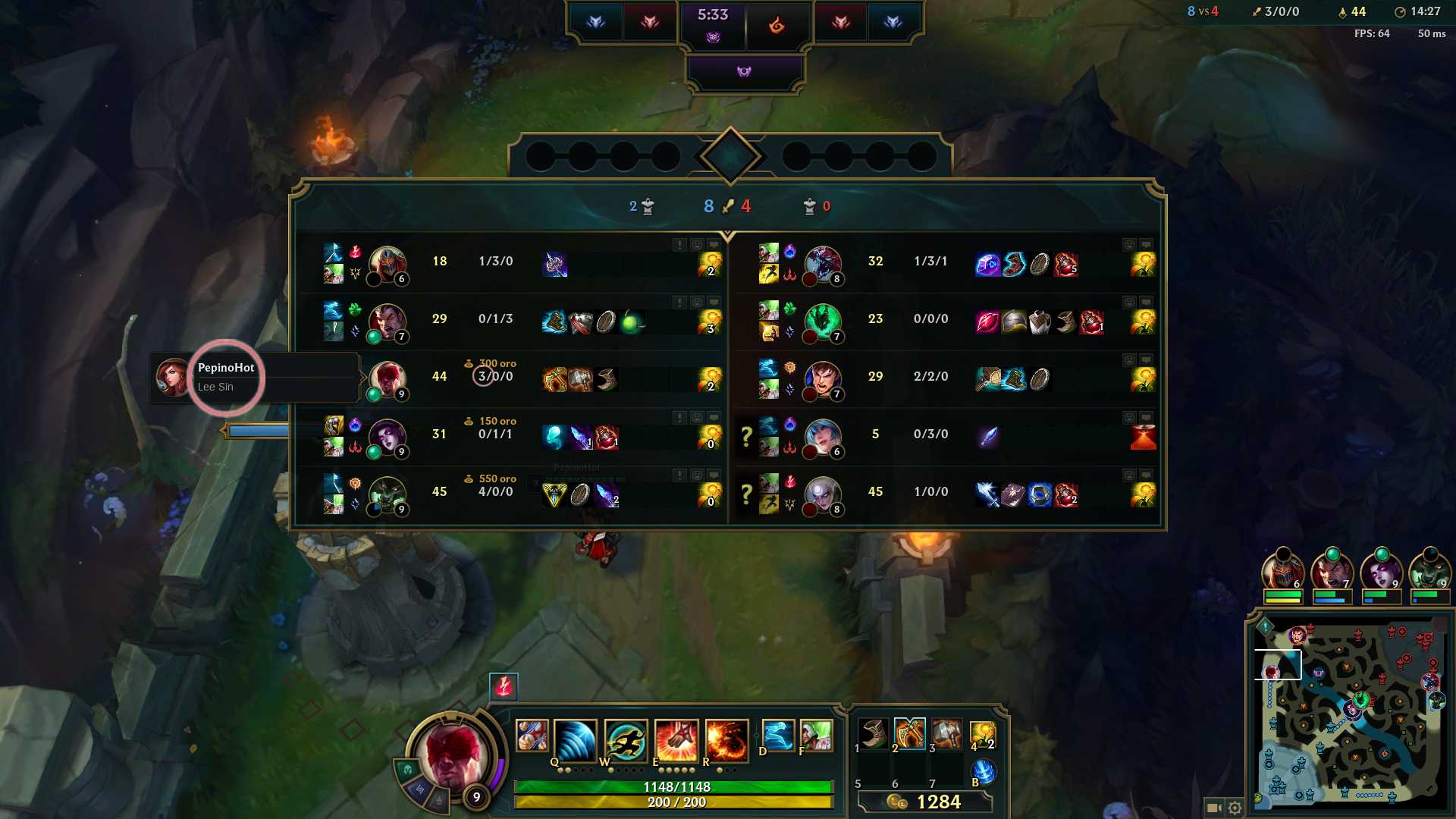Screen dimensions: 1456x819
Task: Activate the Safeguard W ability
Action: pyautogui.click(x=626, y=741)
